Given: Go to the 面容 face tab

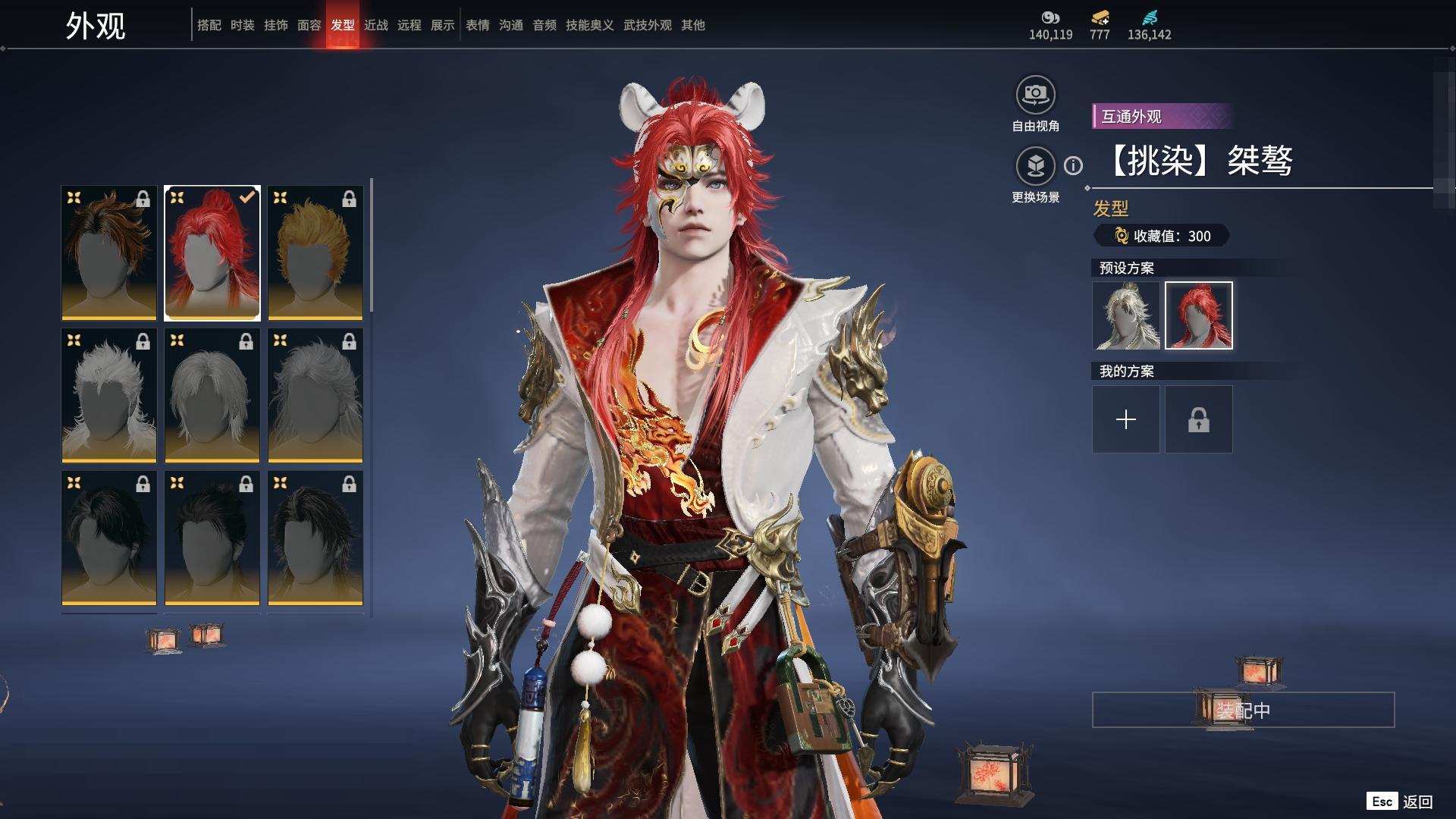Looking at the screenshot, I should click(309, 25).
